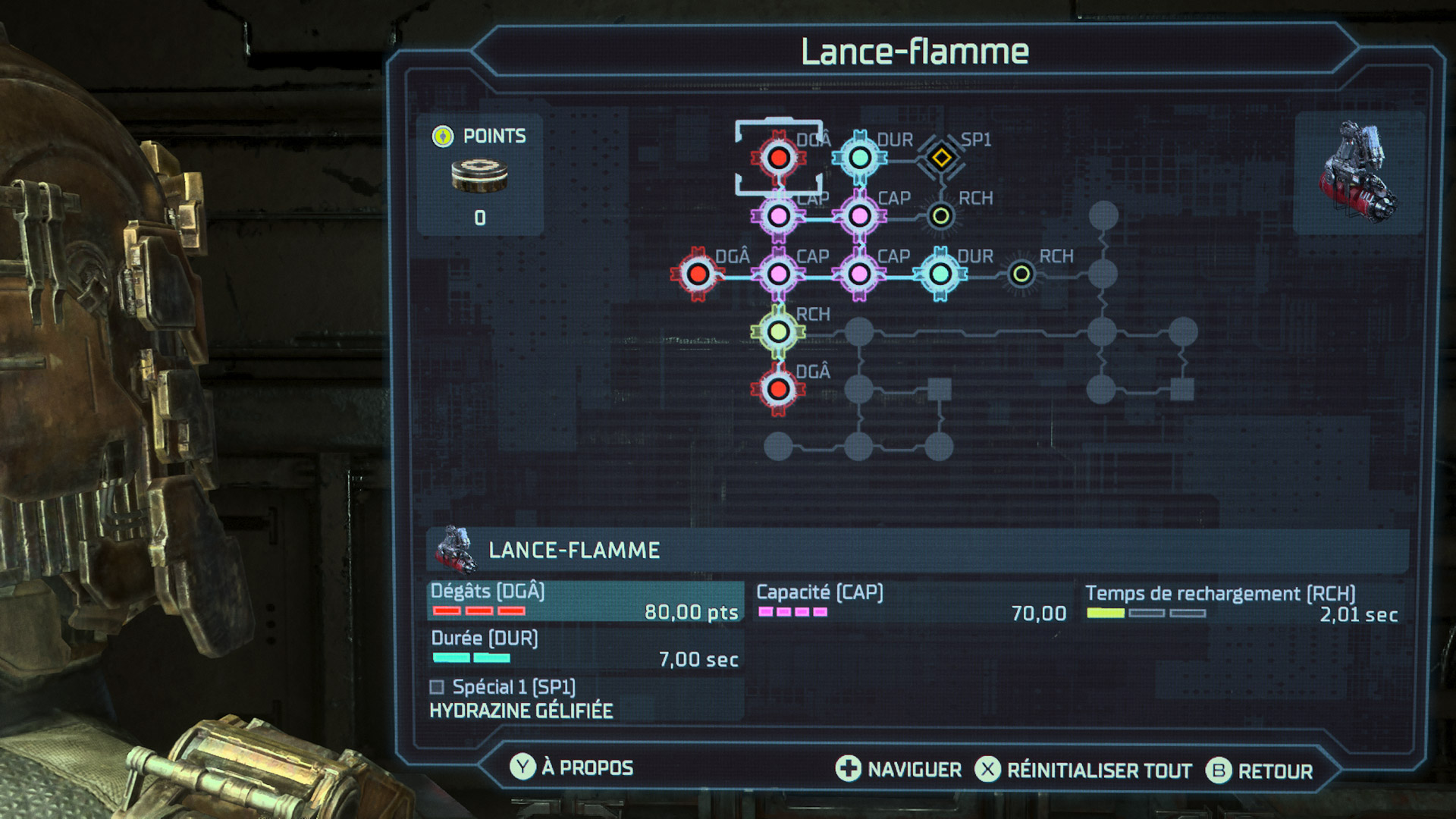
Task: Pick the locked RCH node beneath SP1
Action: (x=941, y=216)
